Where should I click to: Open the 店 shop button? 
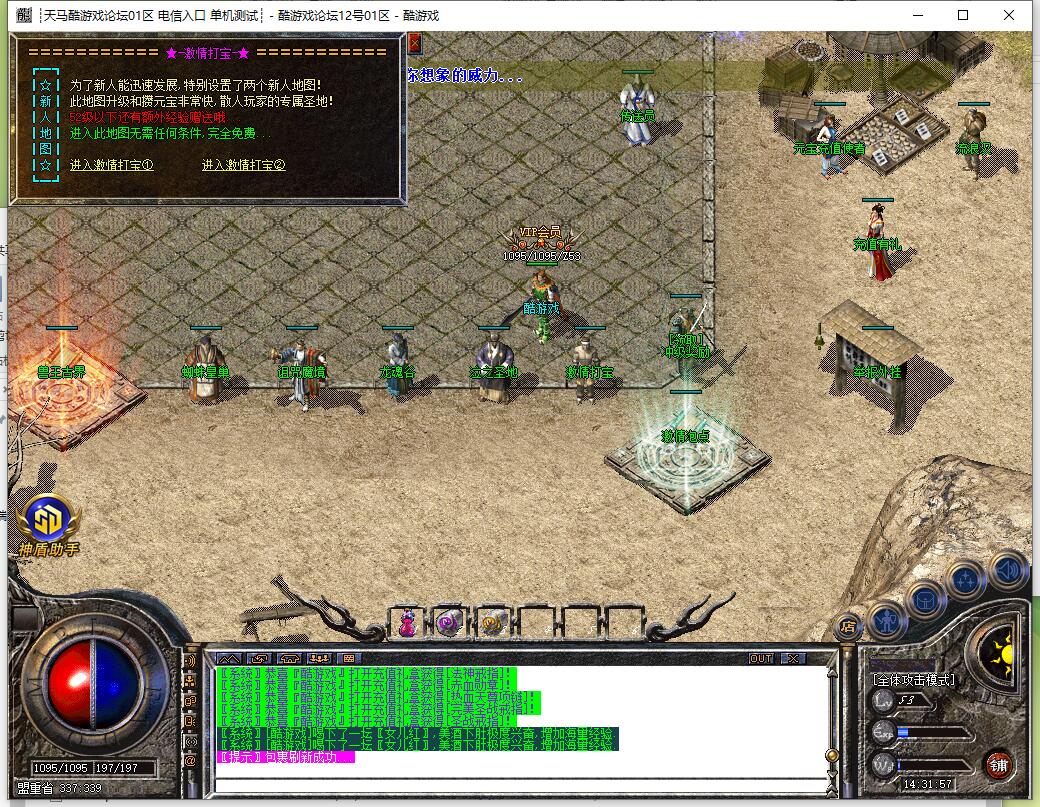[847, 627]
